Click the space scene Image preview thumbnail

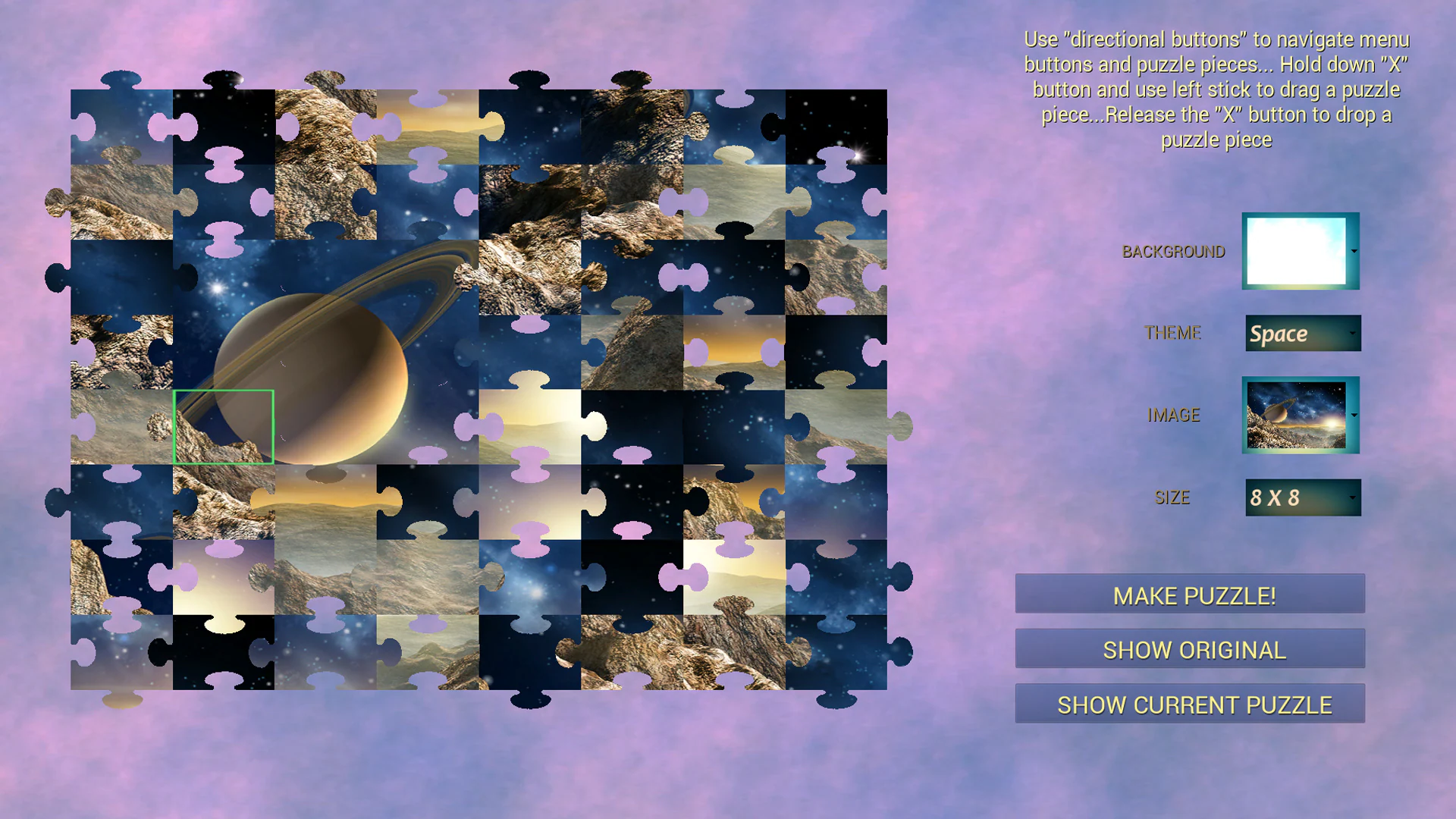pyautogui.click(x=1298, y=416)
